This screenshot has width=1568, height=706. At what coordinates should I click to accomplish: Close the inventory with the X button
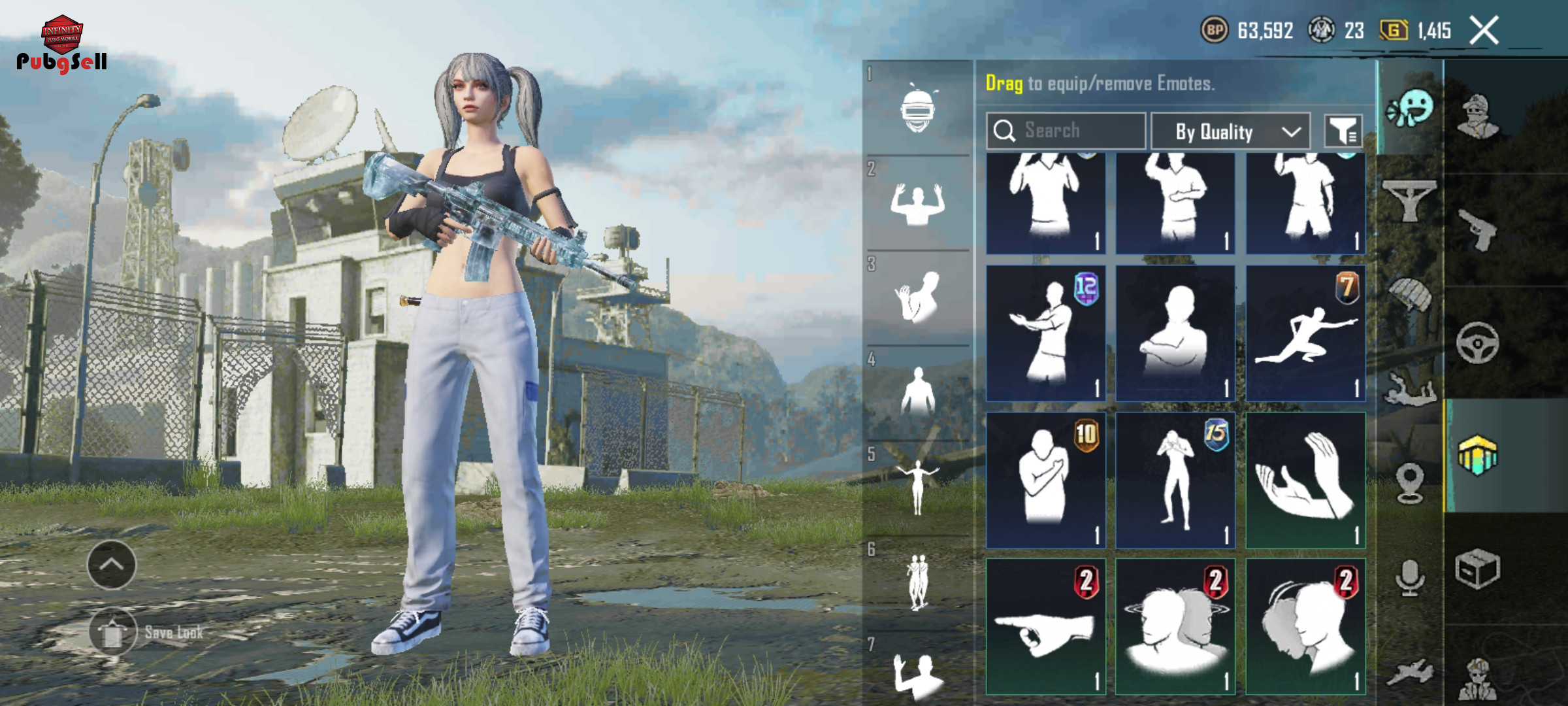[1484, 31]
